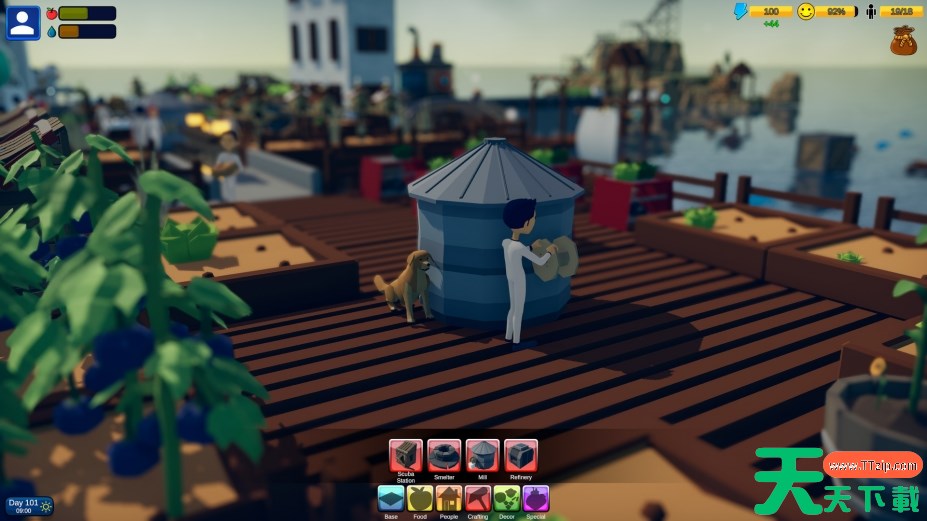Click the smiley happiness icon
927x521 pixels.
tap(806, 11)
